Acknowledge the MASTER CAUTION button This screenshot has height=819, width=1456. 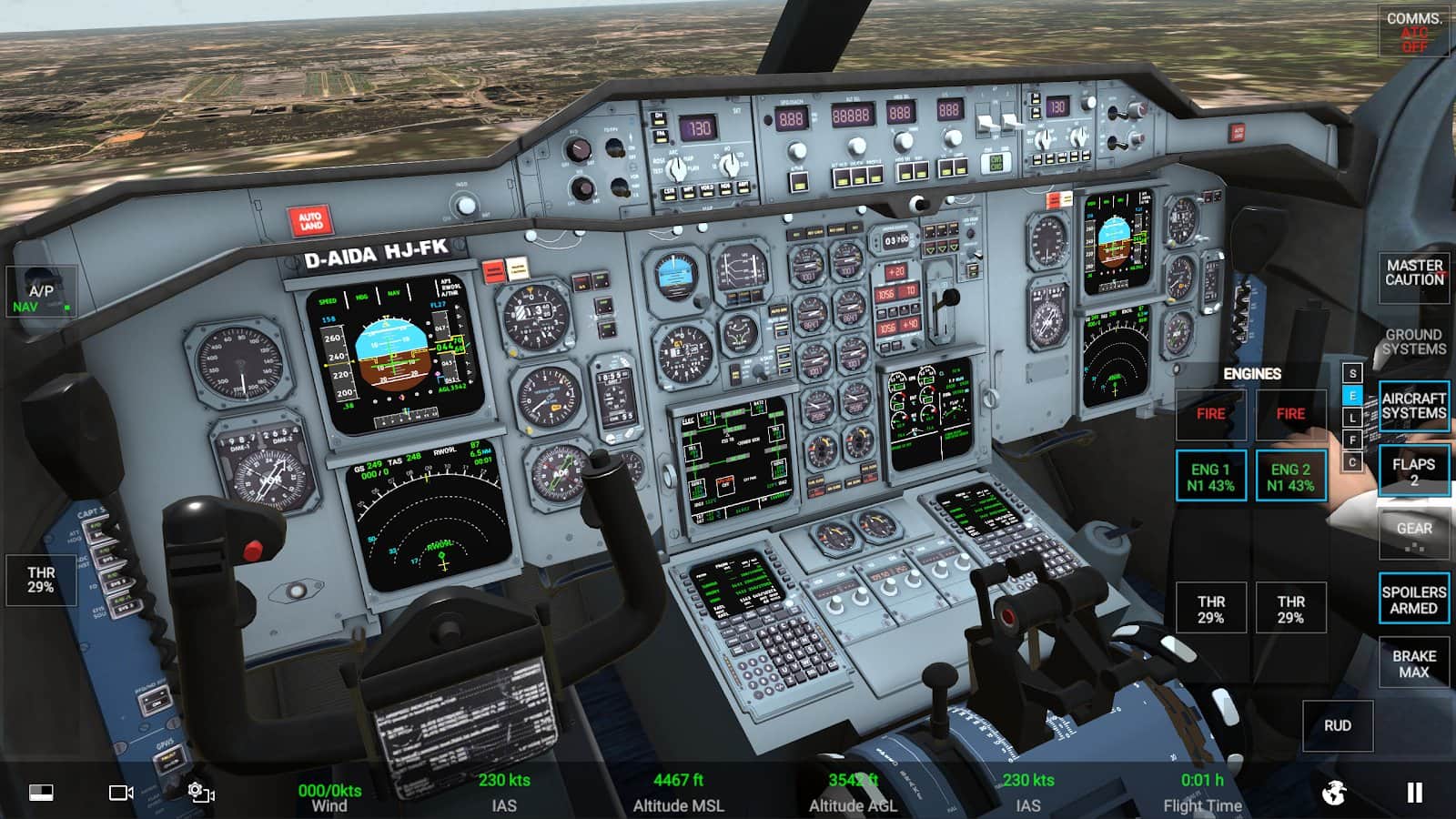click(1413, 273)
